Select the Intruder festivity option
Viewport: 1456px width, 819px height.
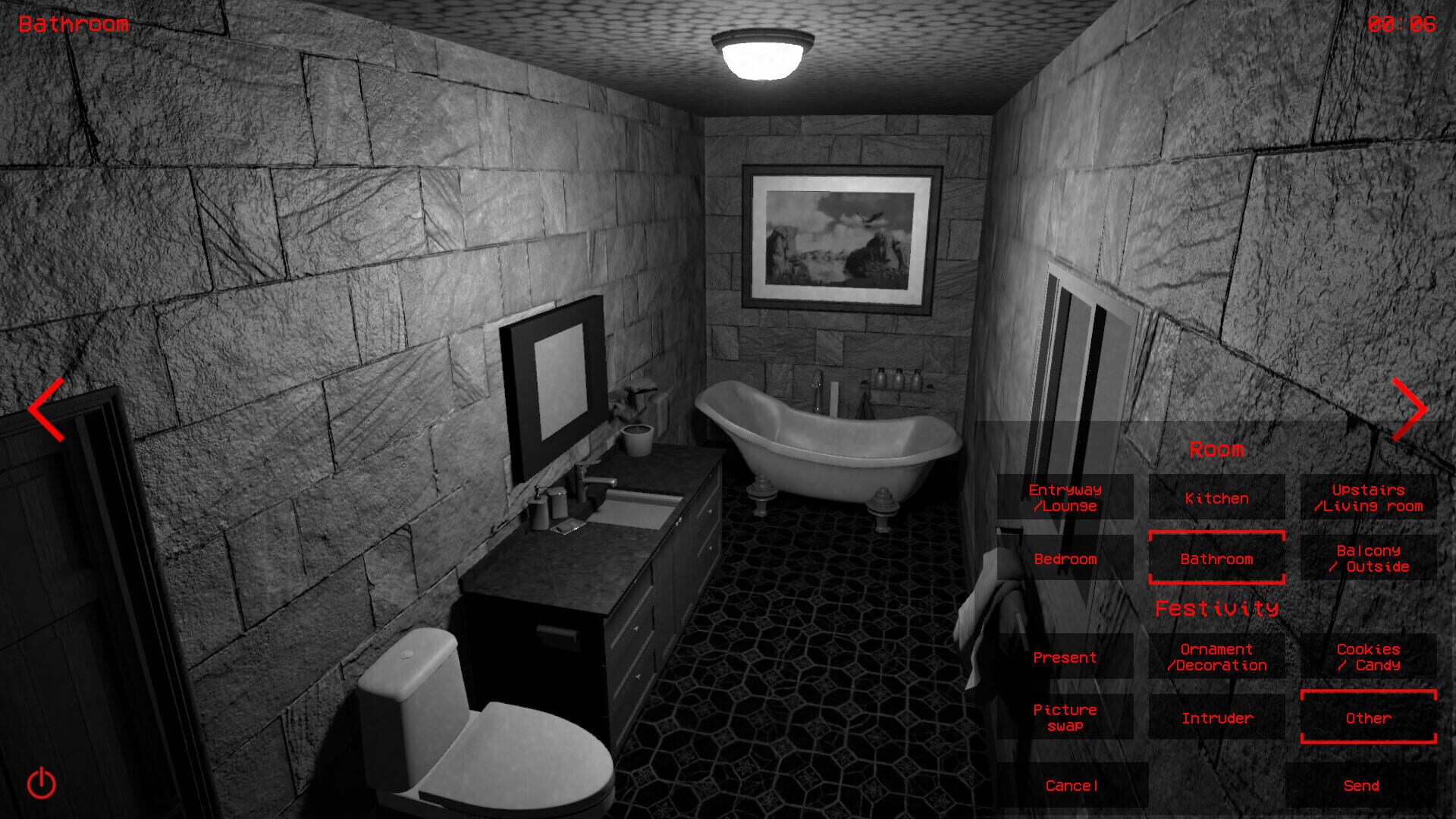[x=1216, y=717]
